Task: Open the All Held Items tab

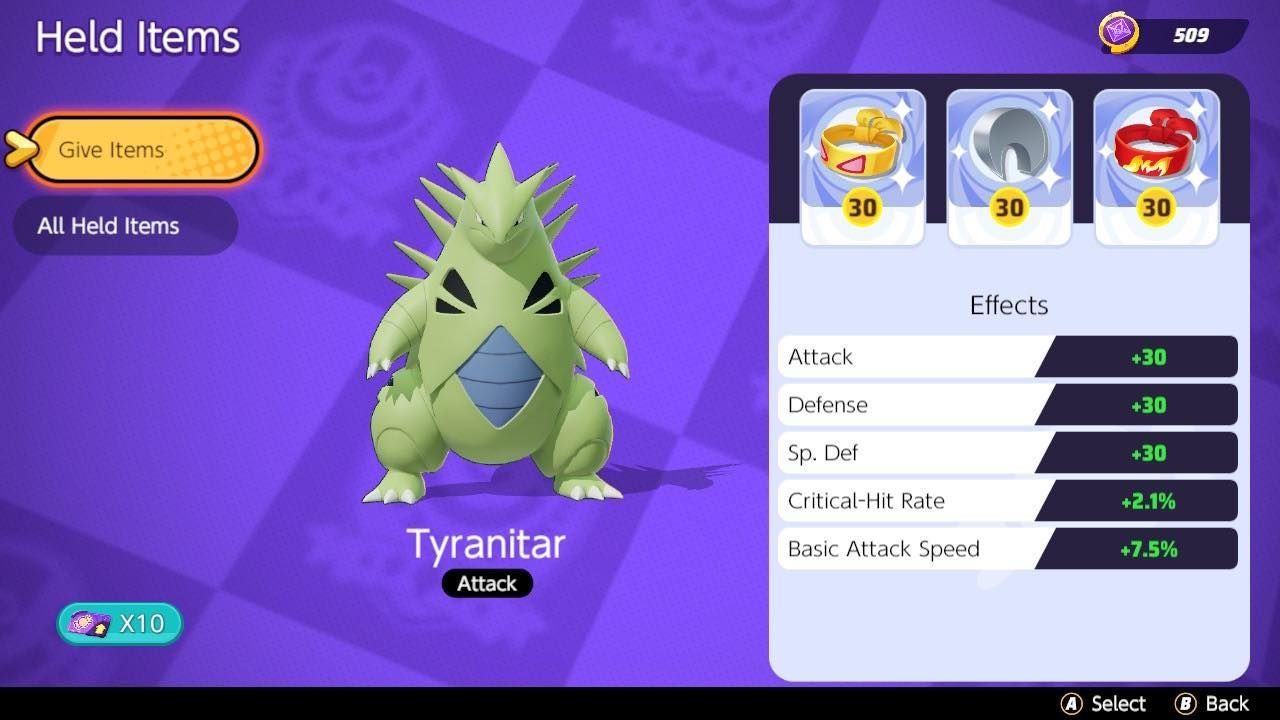Action: (x=125, y=225)
